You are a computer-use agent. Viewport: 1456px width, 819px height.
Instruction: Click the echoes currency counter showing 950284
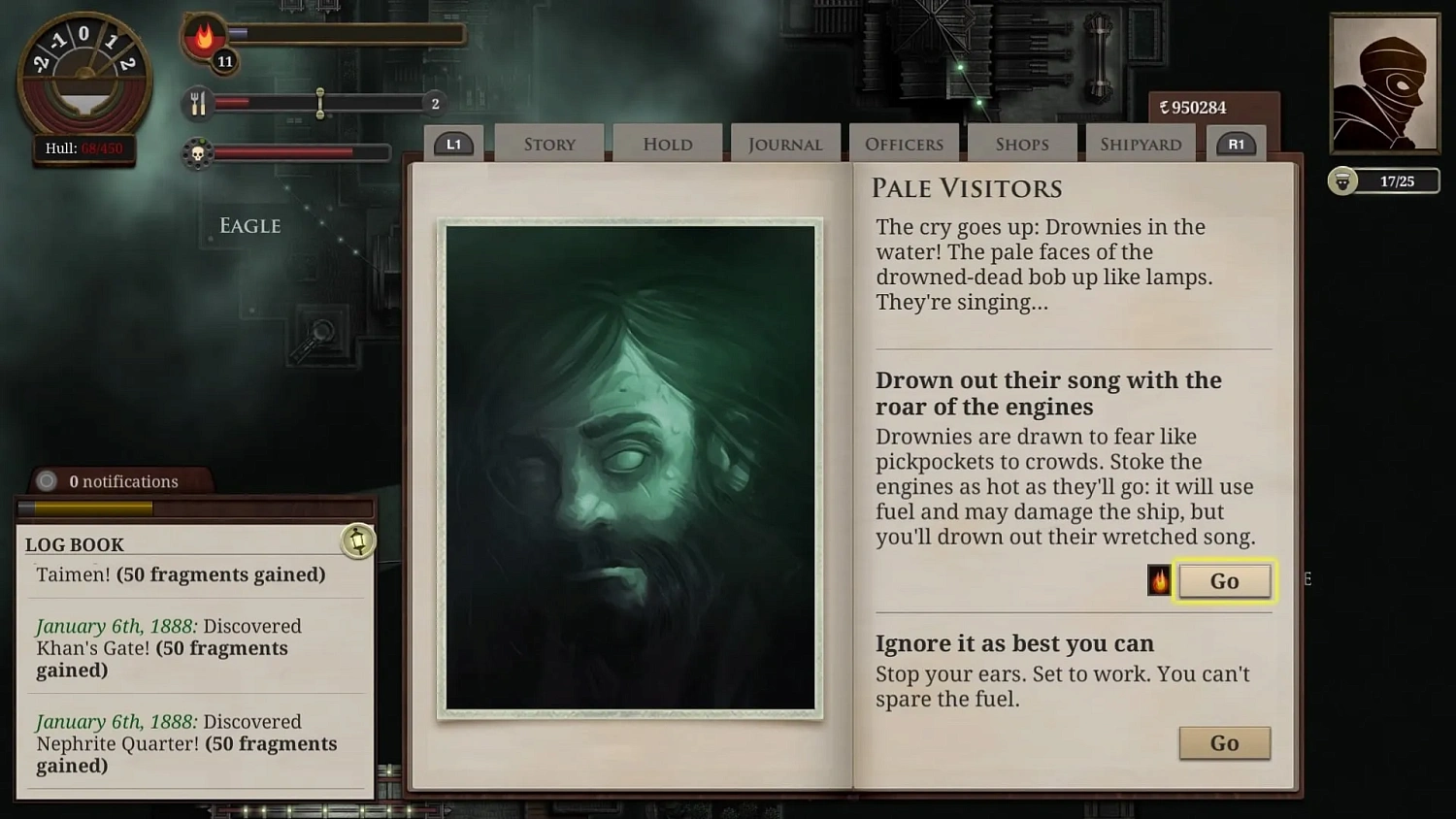(x=1194, y=108)
